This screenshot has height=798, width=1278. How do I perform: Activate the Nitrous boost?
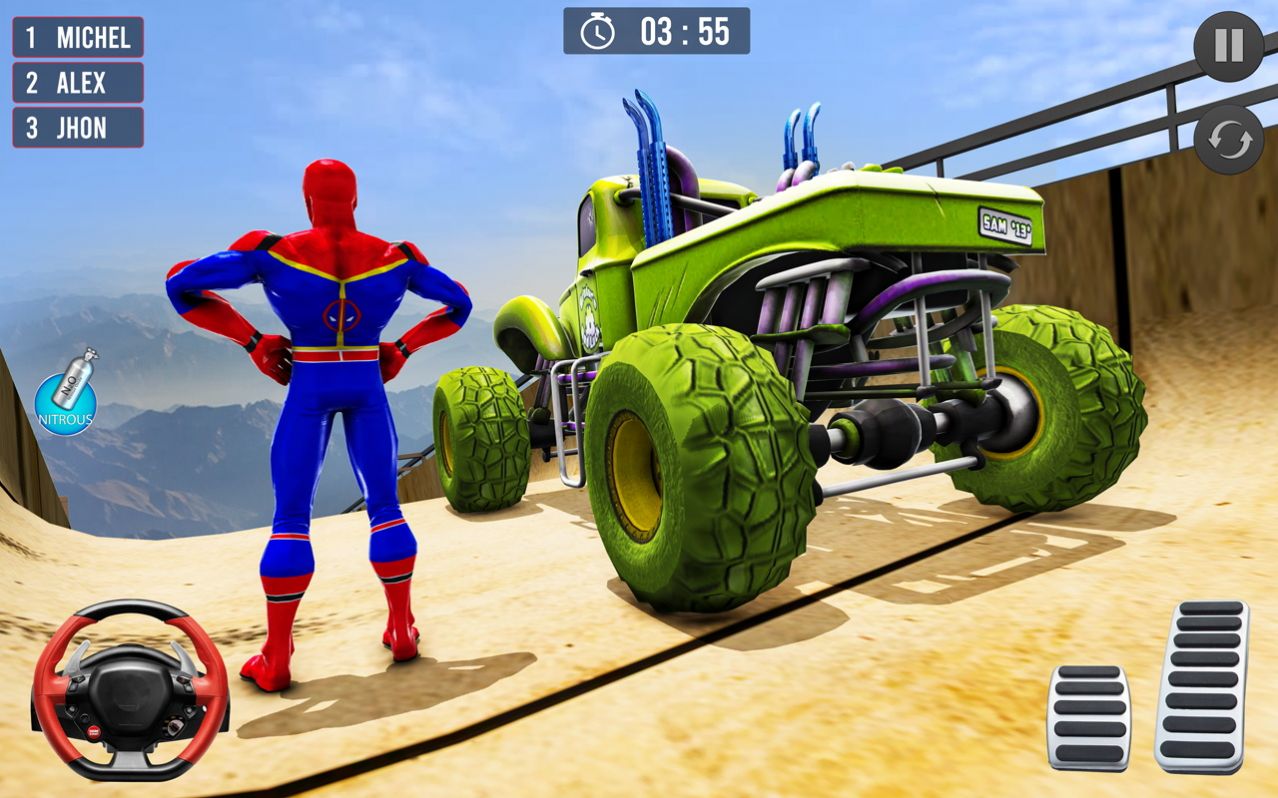(65, 395)
